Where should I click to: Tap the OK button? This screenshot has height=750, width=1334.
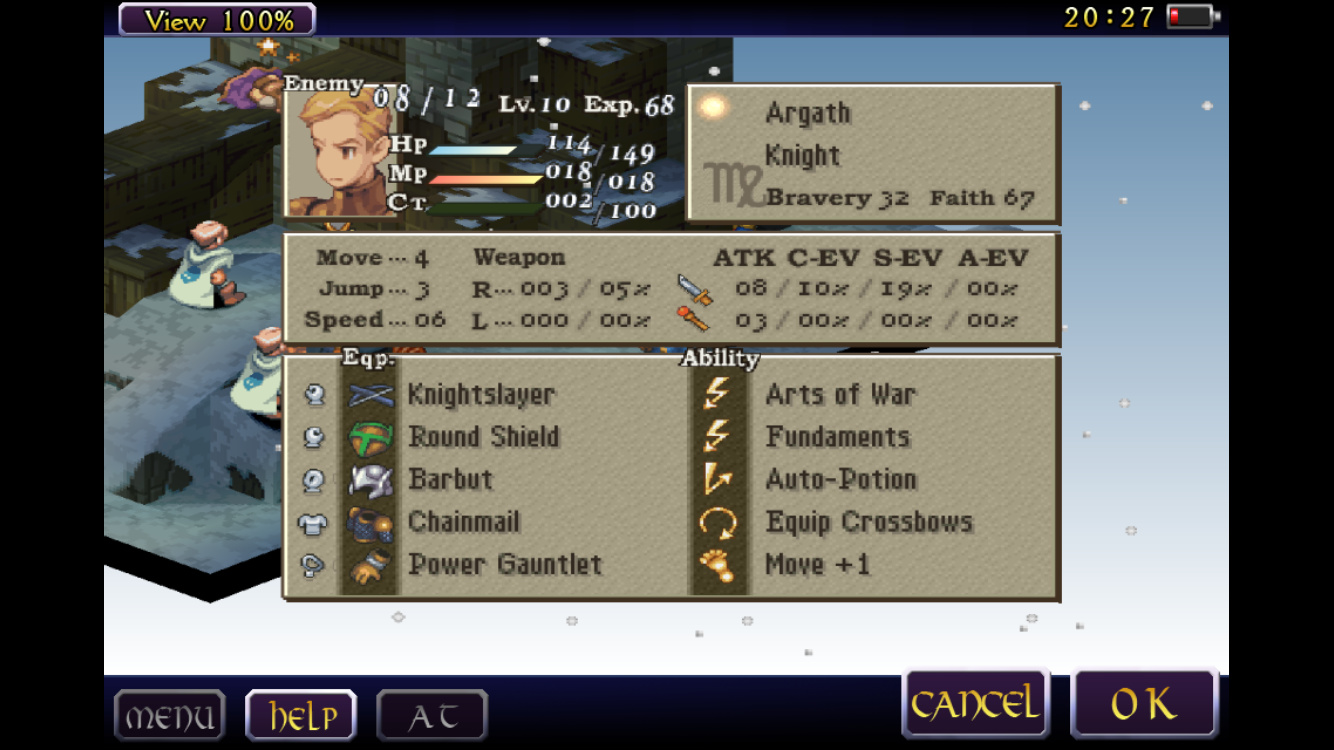click(x=1144, y=704)
